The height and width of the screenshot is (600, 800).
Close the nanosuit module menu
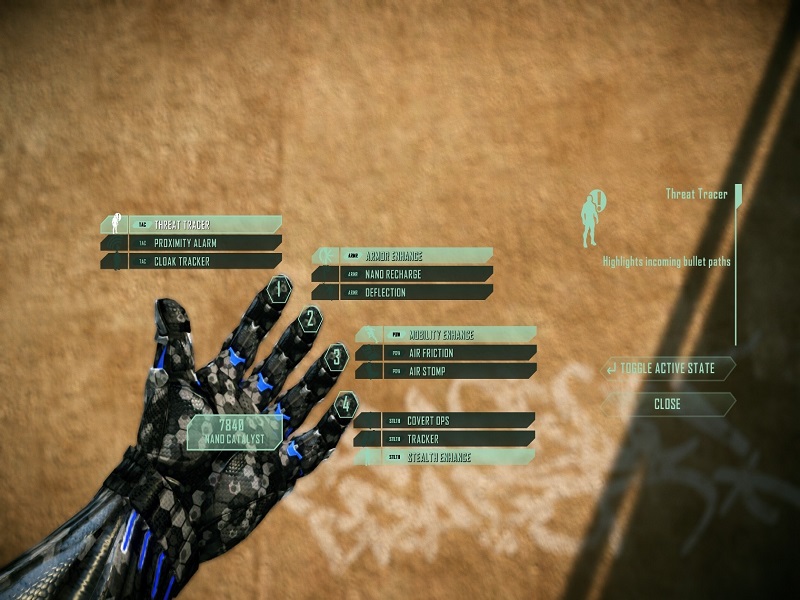tap(667, 404)
